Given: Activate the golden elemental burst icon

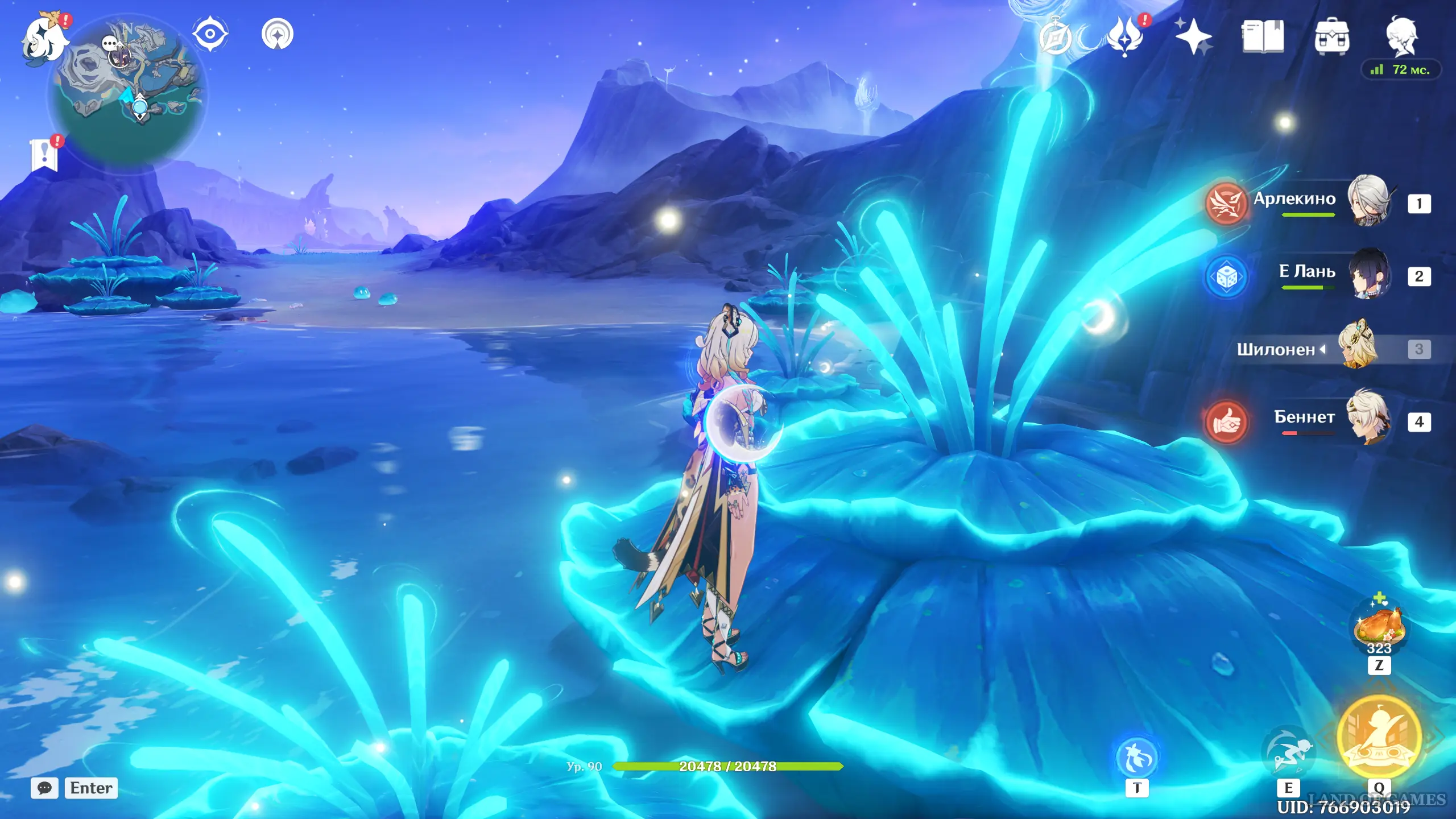Looking at the screenshot, I should tap(1379, 737).
